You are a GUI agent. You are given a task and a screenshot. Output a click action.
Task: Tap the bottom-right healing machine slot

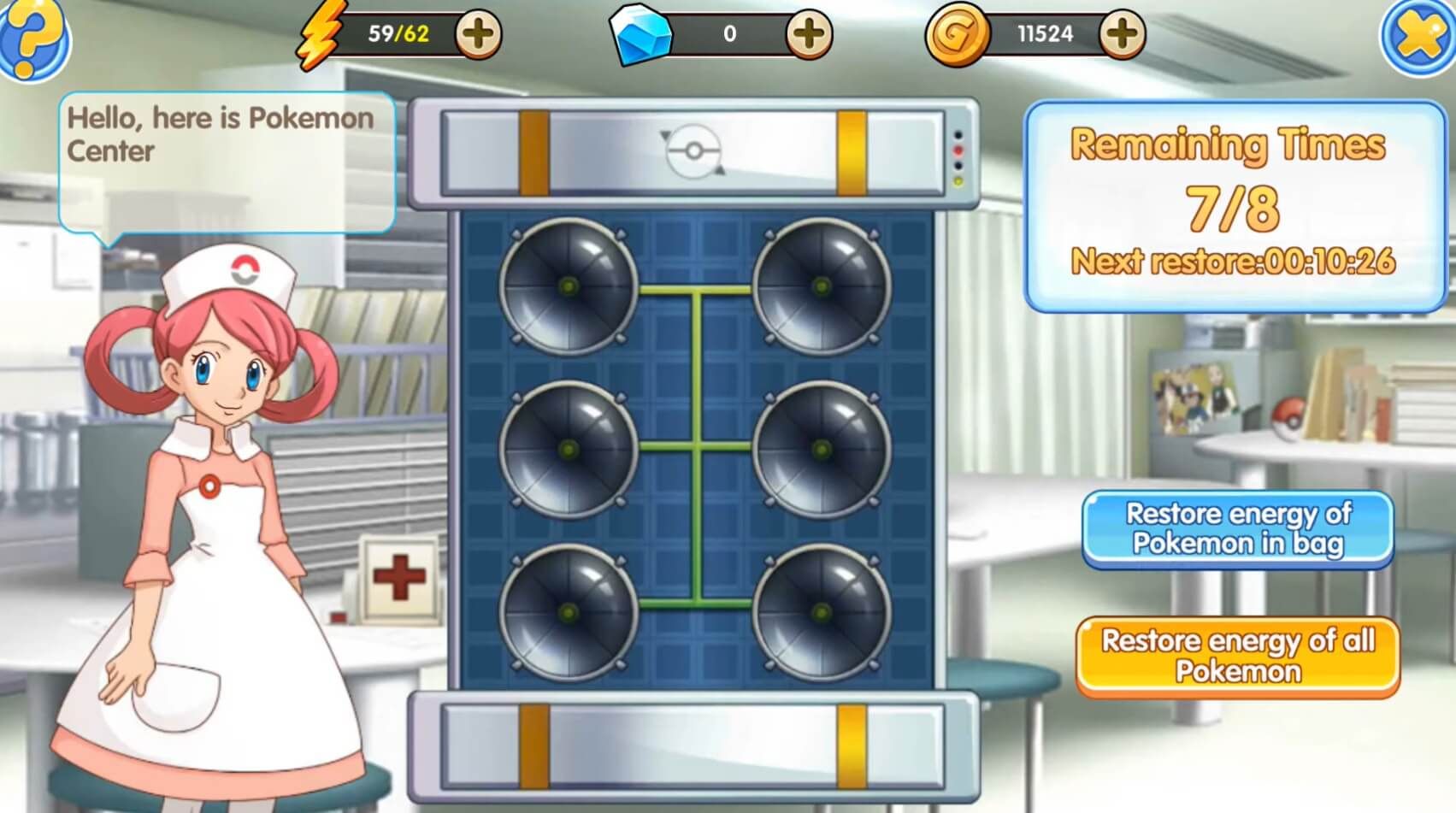tap(822, 615)
